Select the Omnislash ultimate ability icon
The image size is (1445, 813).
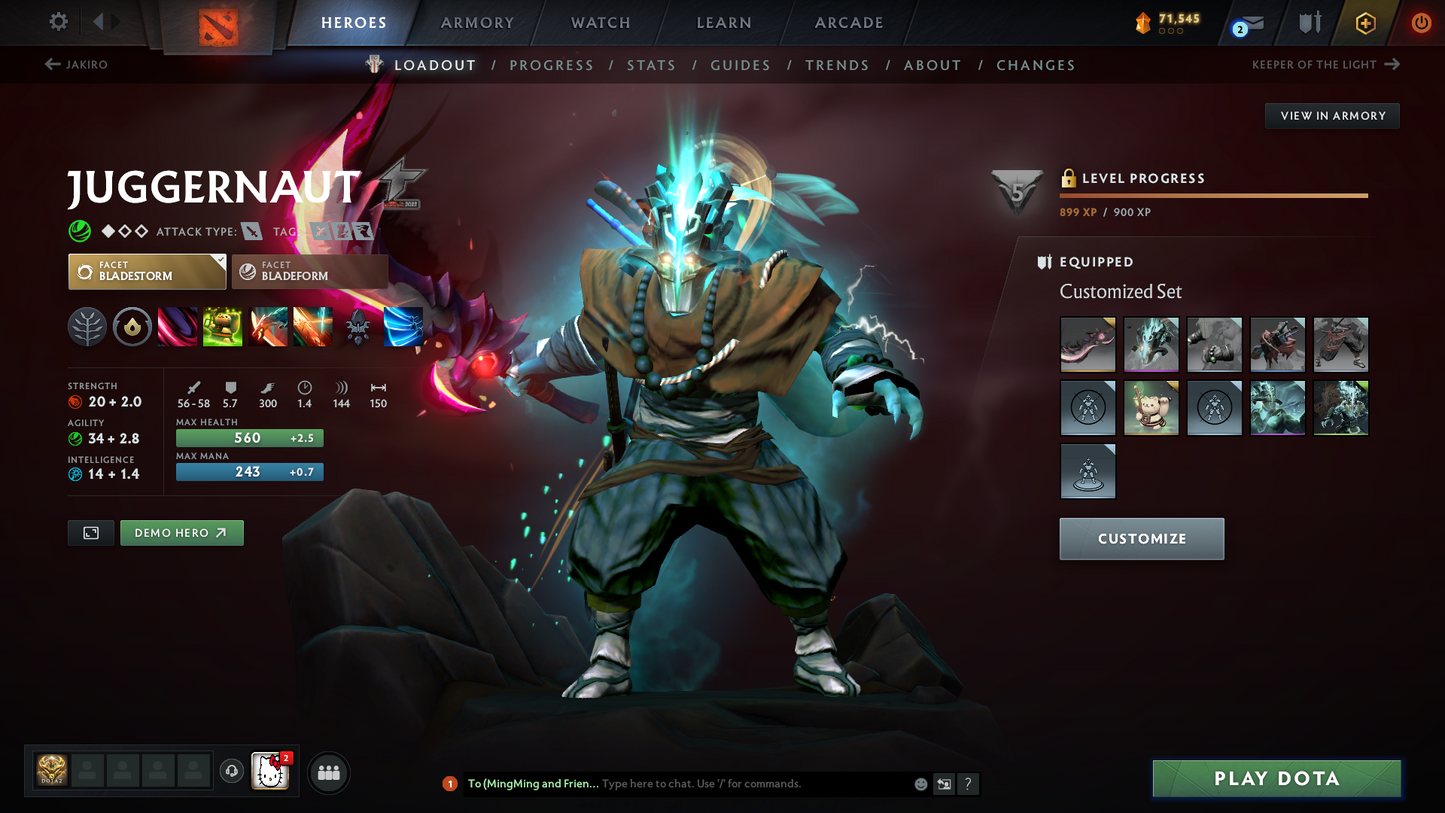(x=403, y=327)
